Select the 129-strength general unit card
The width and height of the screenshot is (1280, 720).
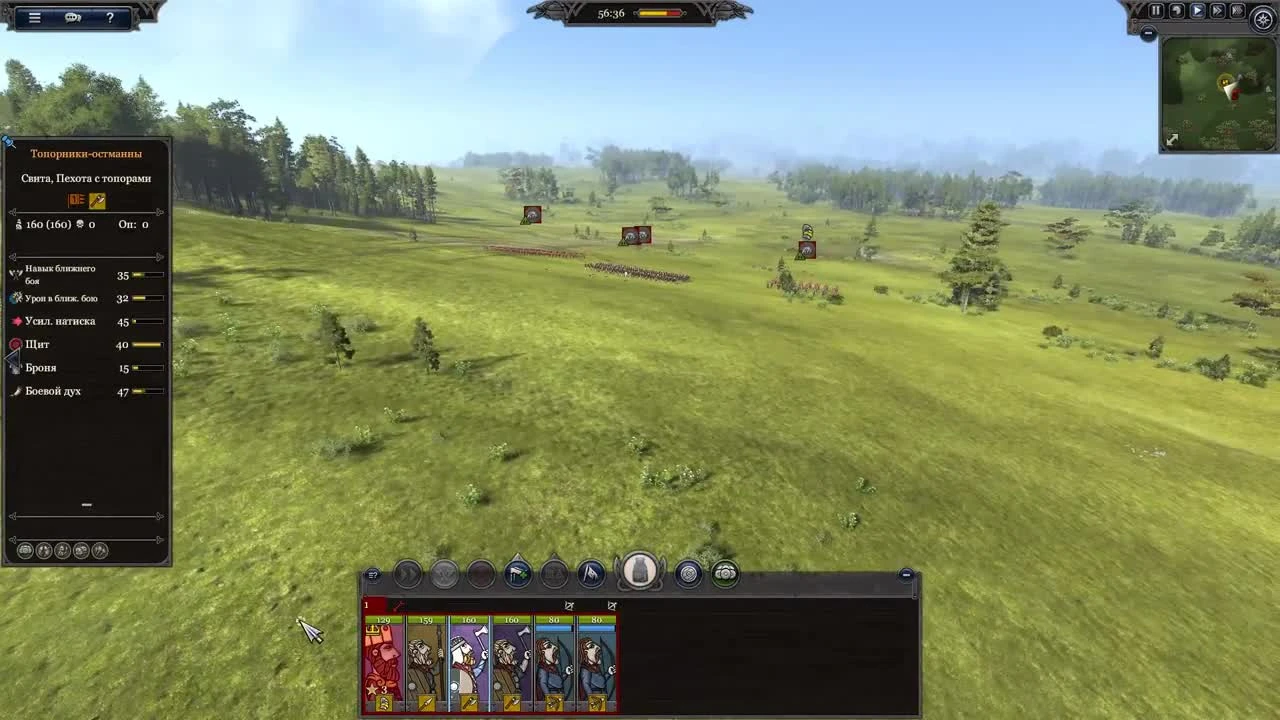(384, 660)
